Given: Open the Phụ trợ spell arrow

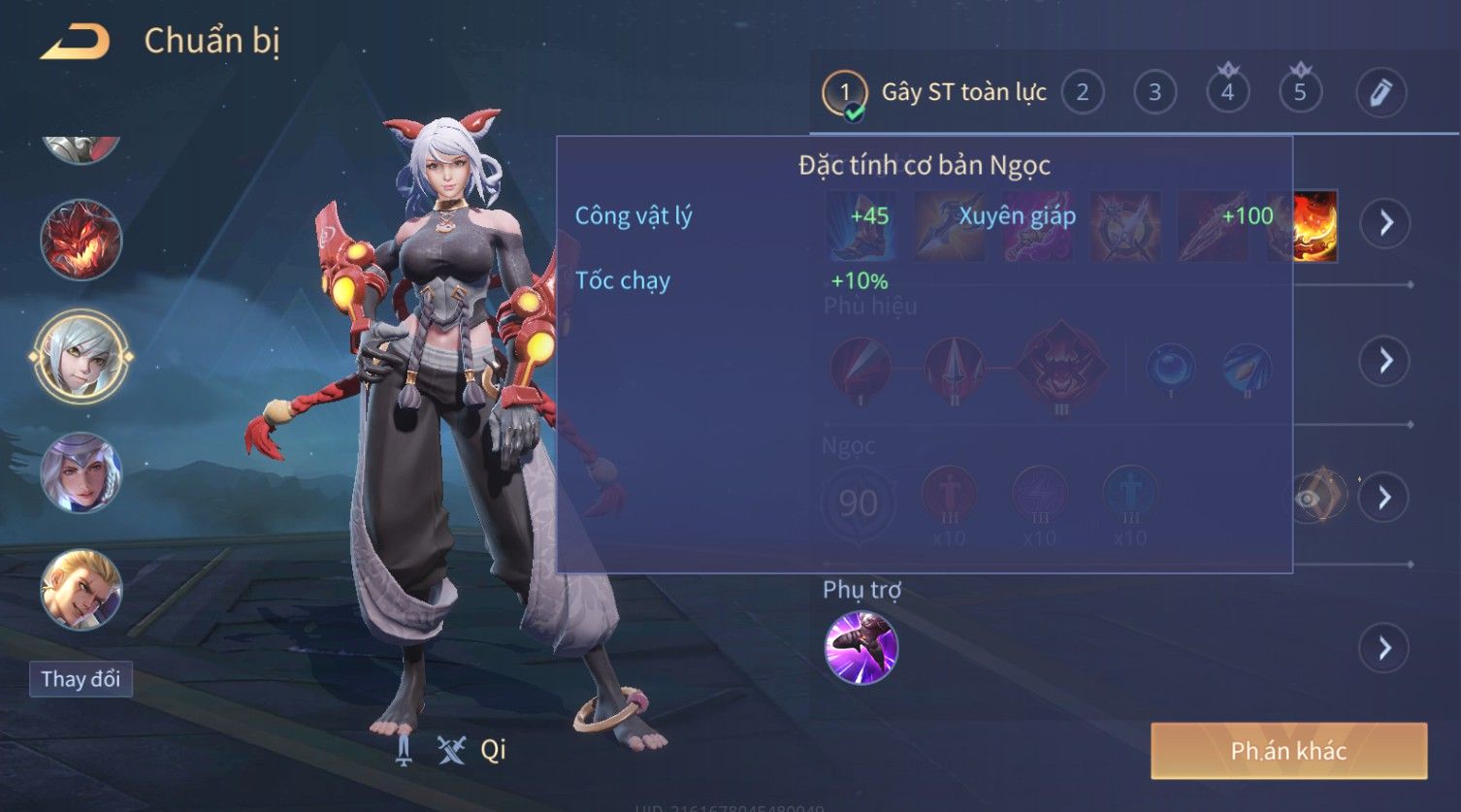Looking at the screenshot, I should pos(1385,648).
